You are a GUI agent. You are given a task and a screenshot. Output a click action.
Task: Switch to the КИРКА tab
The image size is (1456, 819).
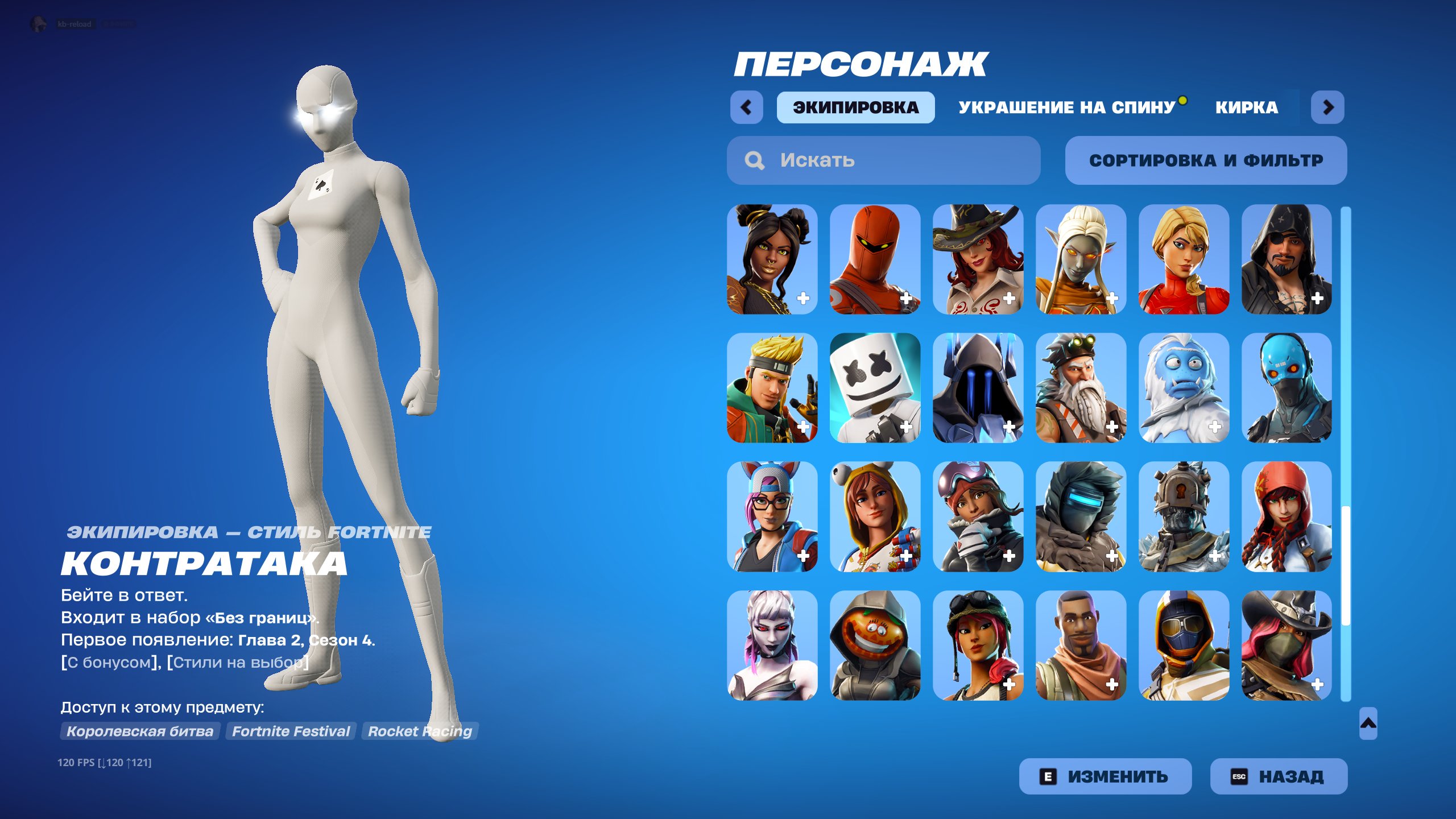pyautogui.click(x=1247, y=106)
